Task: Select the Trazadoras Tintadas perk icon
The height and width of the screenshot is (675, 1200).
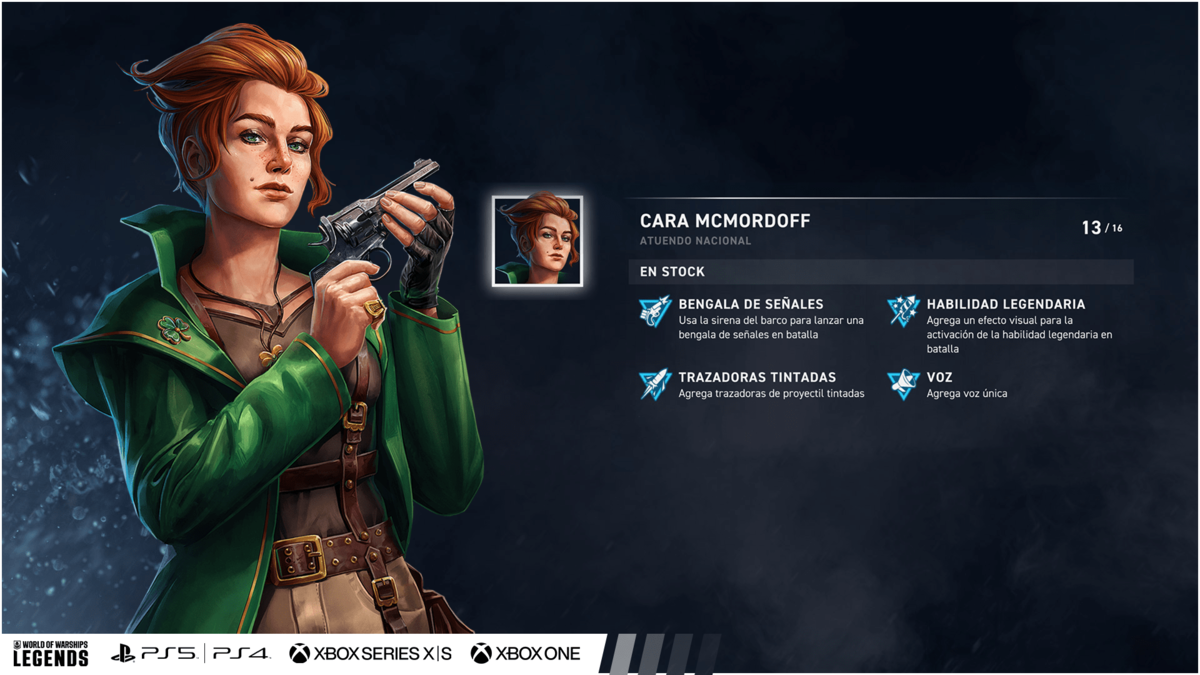Action: 655,384
